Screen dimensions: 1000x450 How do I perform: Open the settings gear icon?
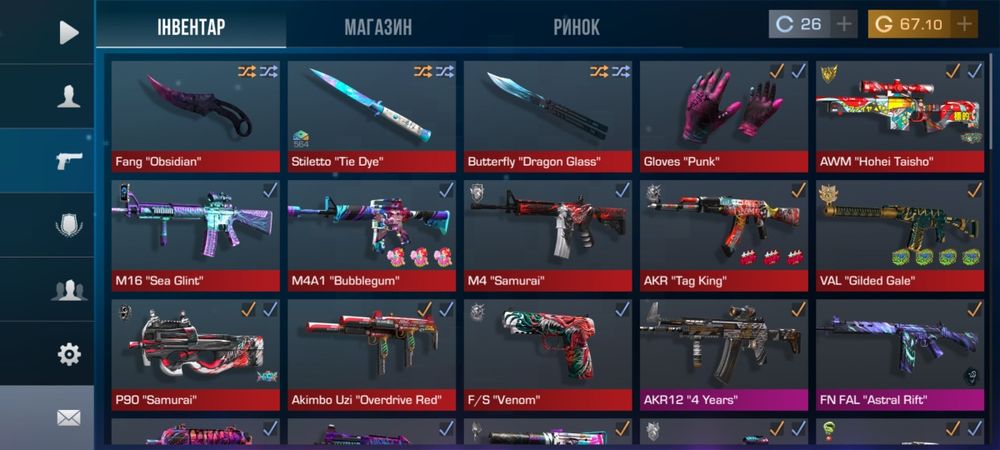68,353
